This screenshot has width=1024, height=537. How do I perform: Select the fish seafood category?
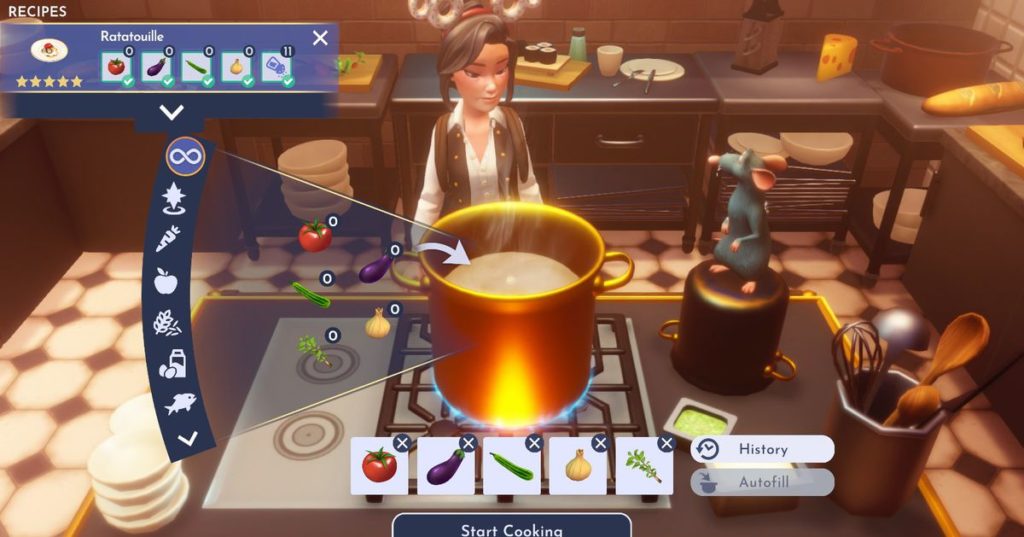click(180, 403)
